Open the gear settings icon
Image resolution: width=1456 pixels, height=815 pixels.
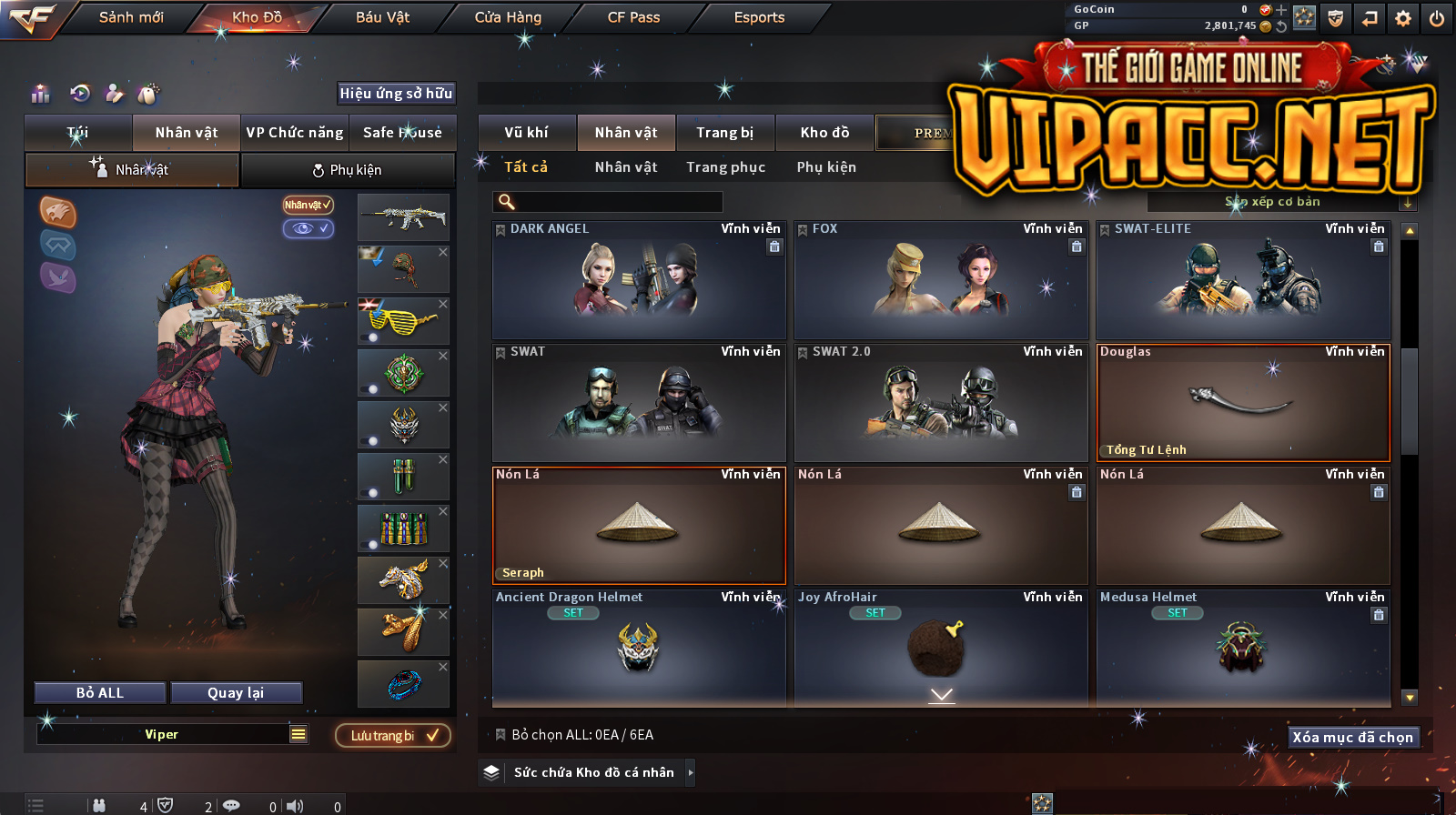point(1403,18)
